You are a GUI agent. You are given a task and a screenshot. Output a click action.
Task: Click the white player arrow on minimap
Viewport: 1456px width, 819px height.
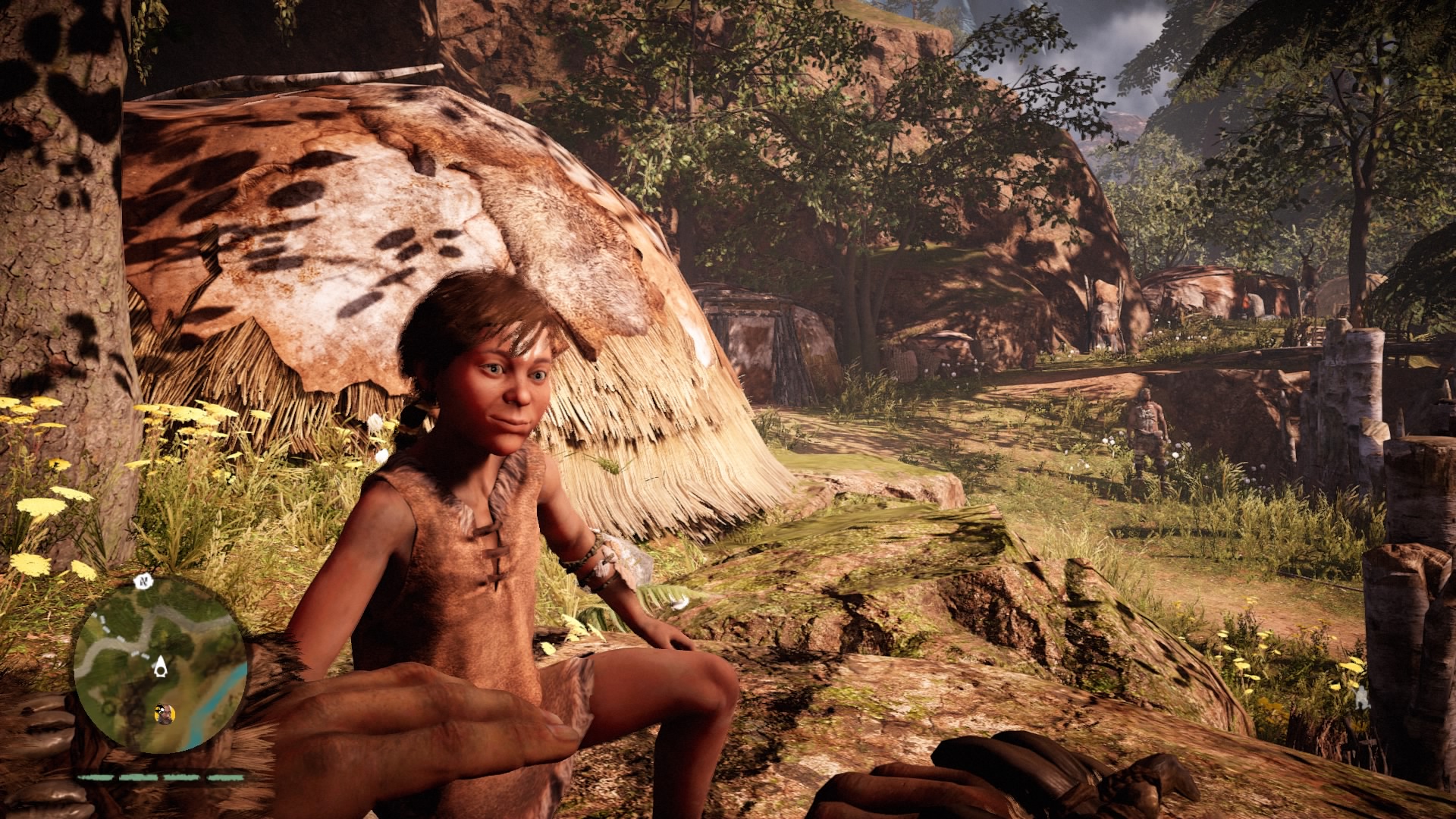160,667
